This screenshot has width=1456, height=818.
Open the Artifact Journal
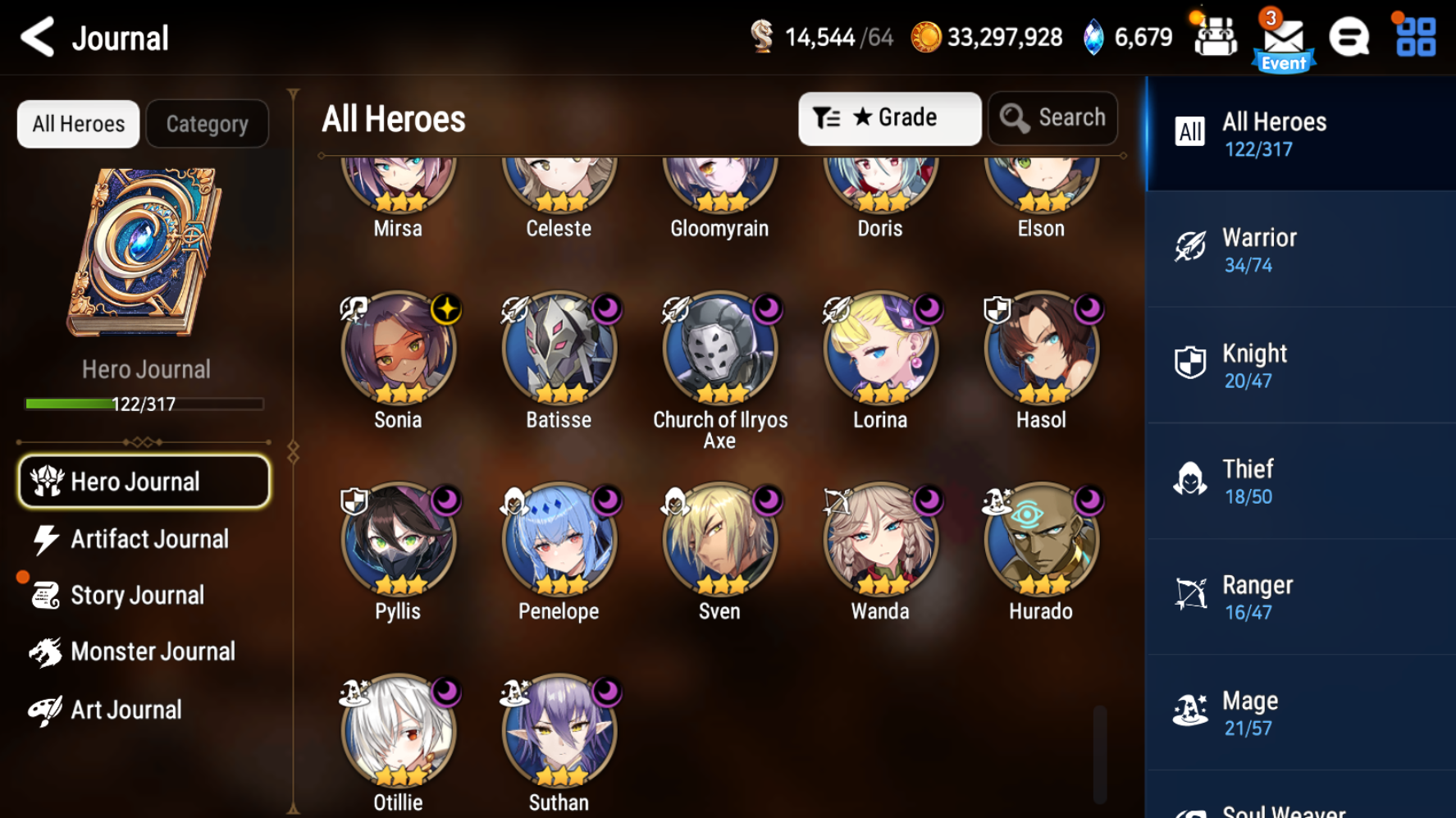point(144,538)
